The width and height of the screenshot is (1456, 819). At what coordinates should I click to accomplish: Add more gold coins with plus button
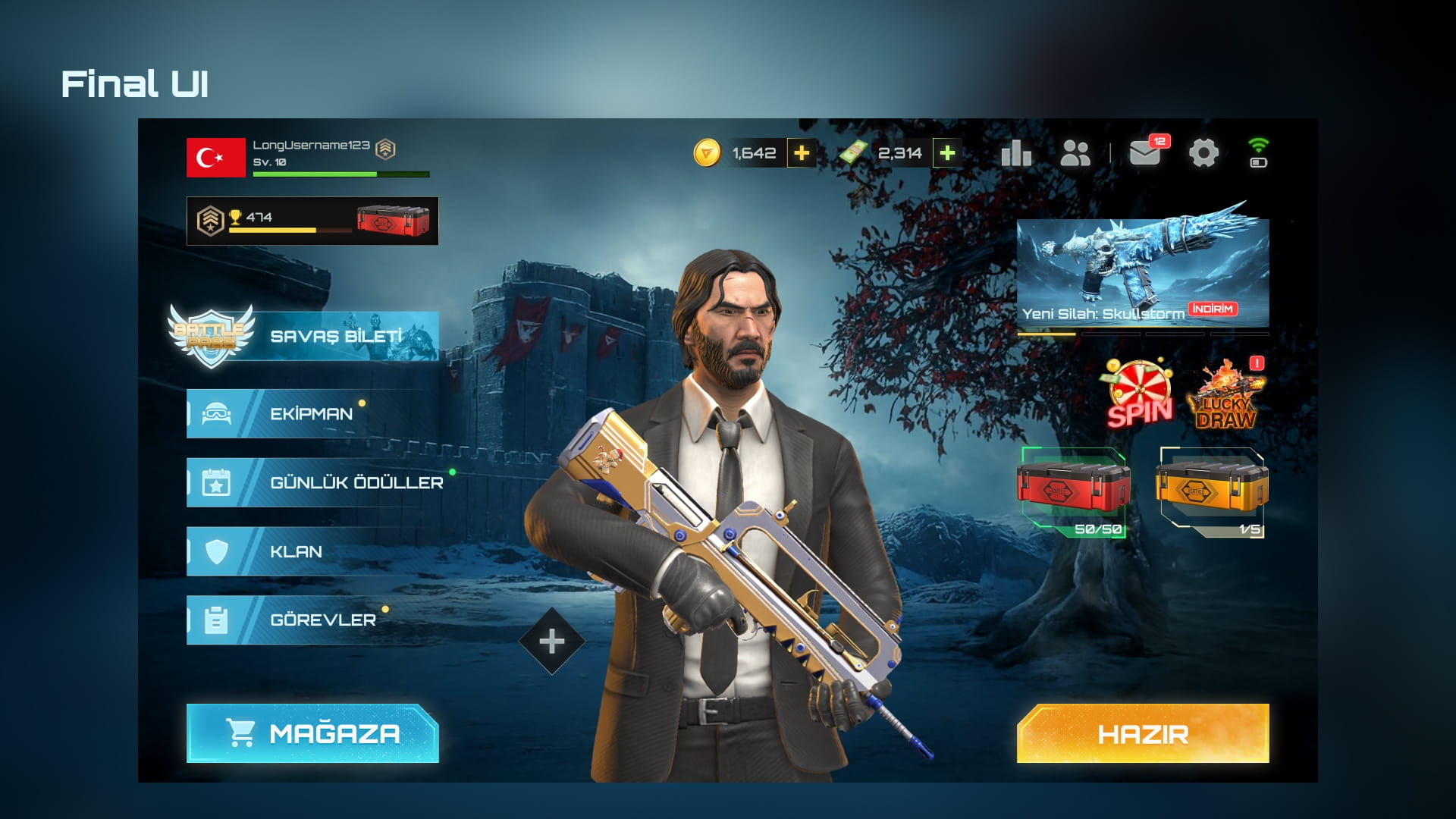pyautogui.click(x=801, y=153)
